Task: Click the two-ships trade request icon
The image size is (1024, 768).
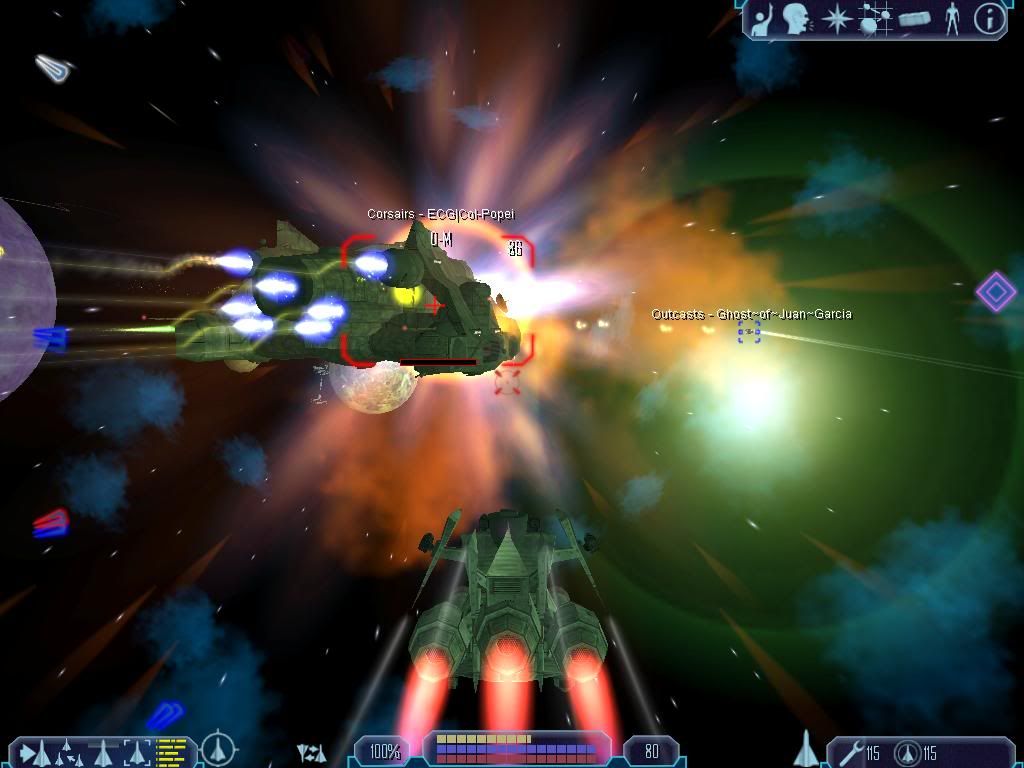Action: (312, 752)
